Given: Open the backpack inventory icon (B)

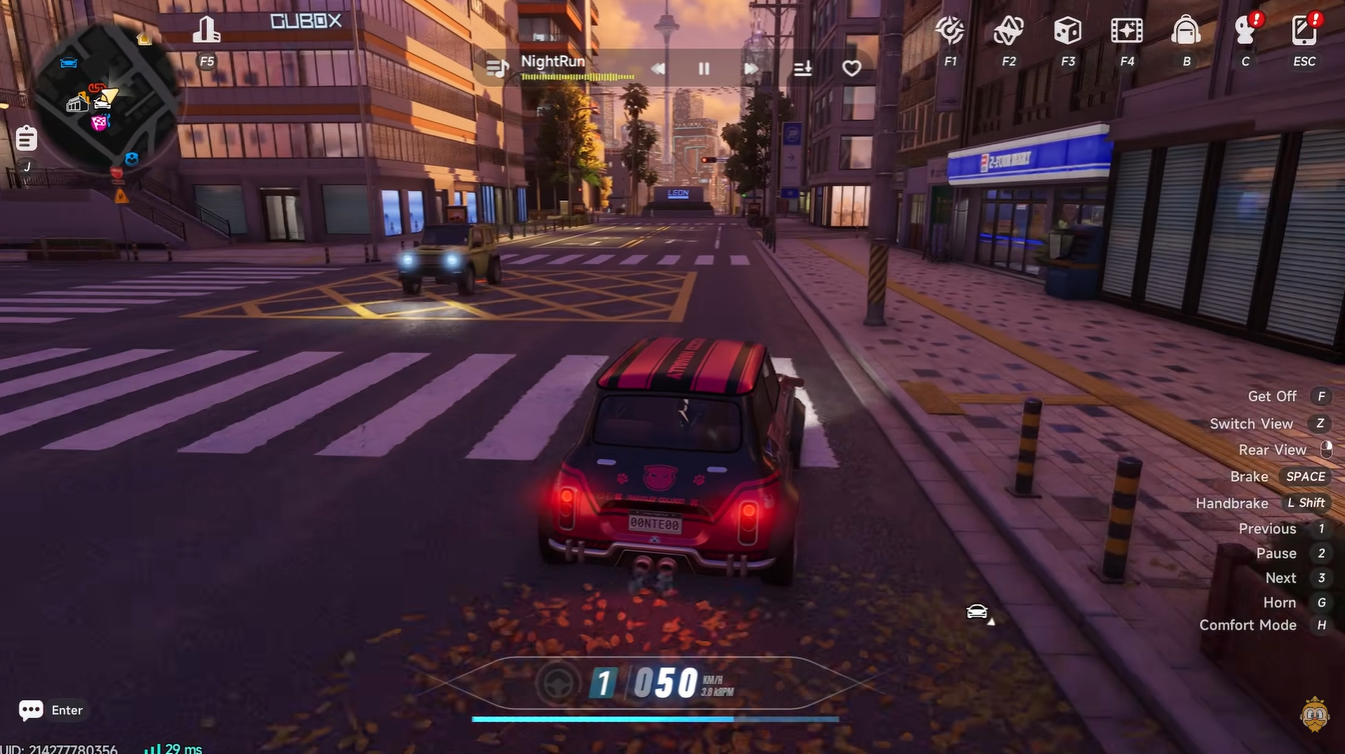Looking at the screenshot, I should [x=1185, y=31].
